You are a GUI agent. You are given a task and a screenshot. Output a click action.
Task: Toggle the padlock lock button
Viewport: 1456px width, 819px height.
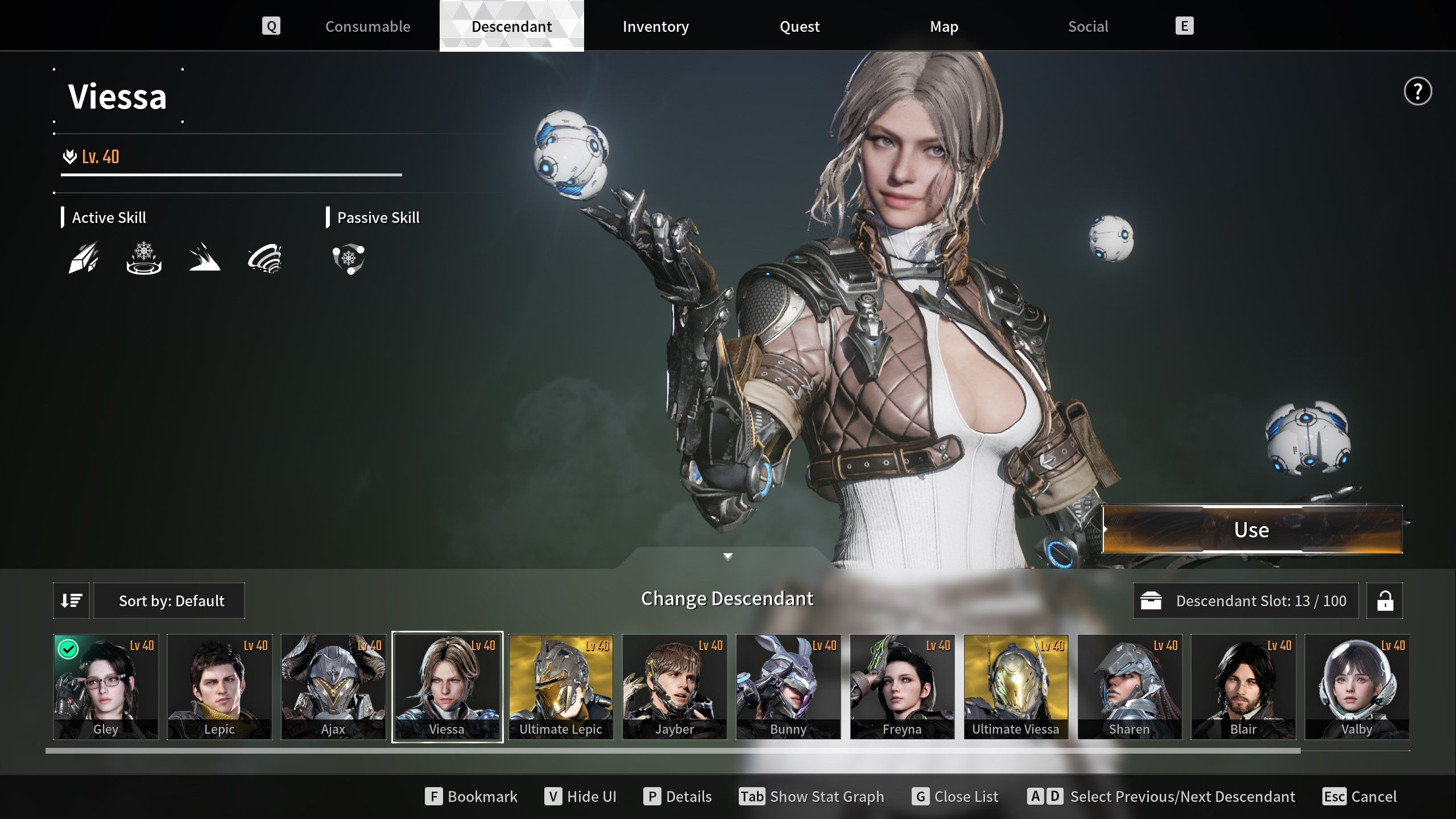point(1384,601)
